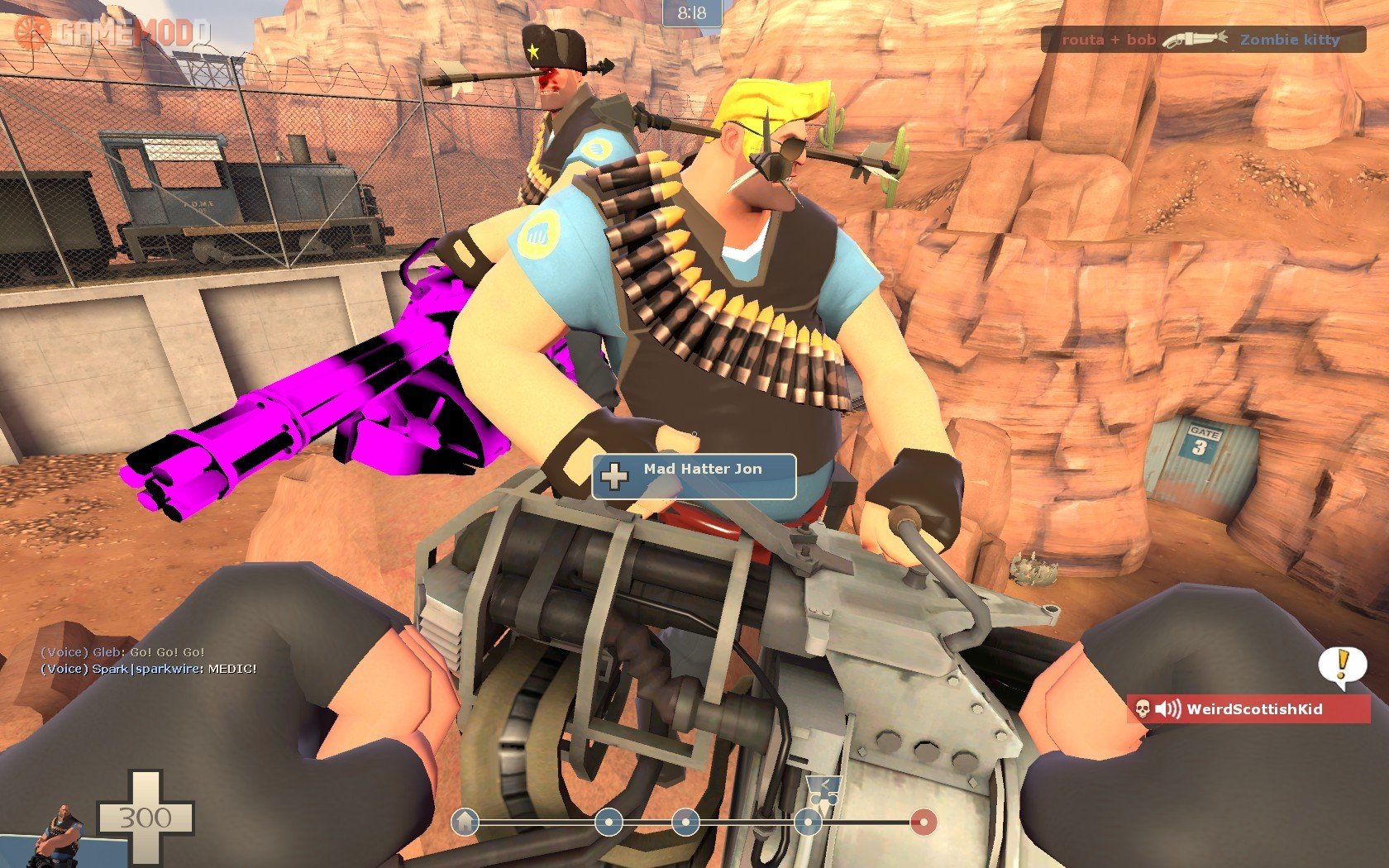This screenshot has height=868, width=1389.
Task: Click Spark|sparkwire's MEDIC! chat line
Action: pos(149,668)
